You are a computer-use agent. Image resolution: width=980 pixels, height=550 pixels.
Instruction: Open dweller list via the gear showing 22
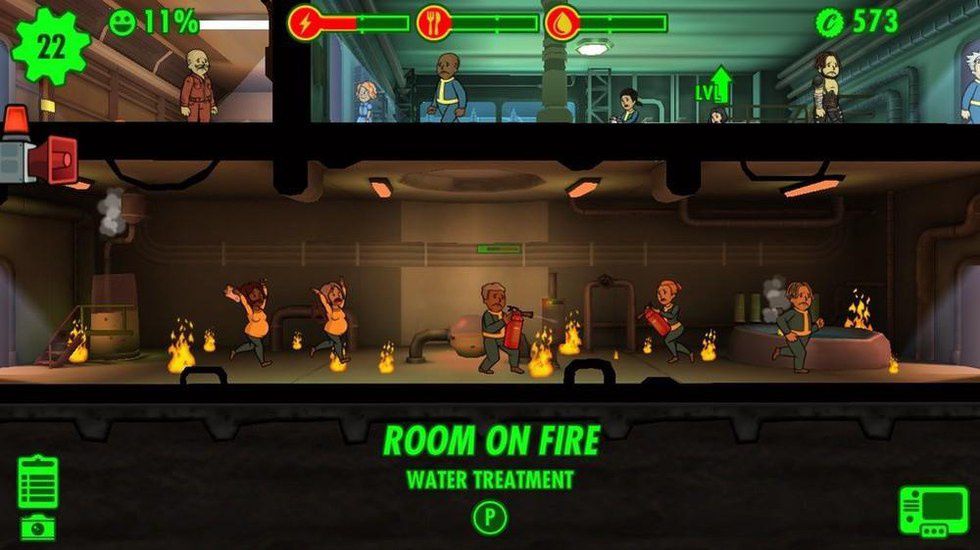click(50, 45)
